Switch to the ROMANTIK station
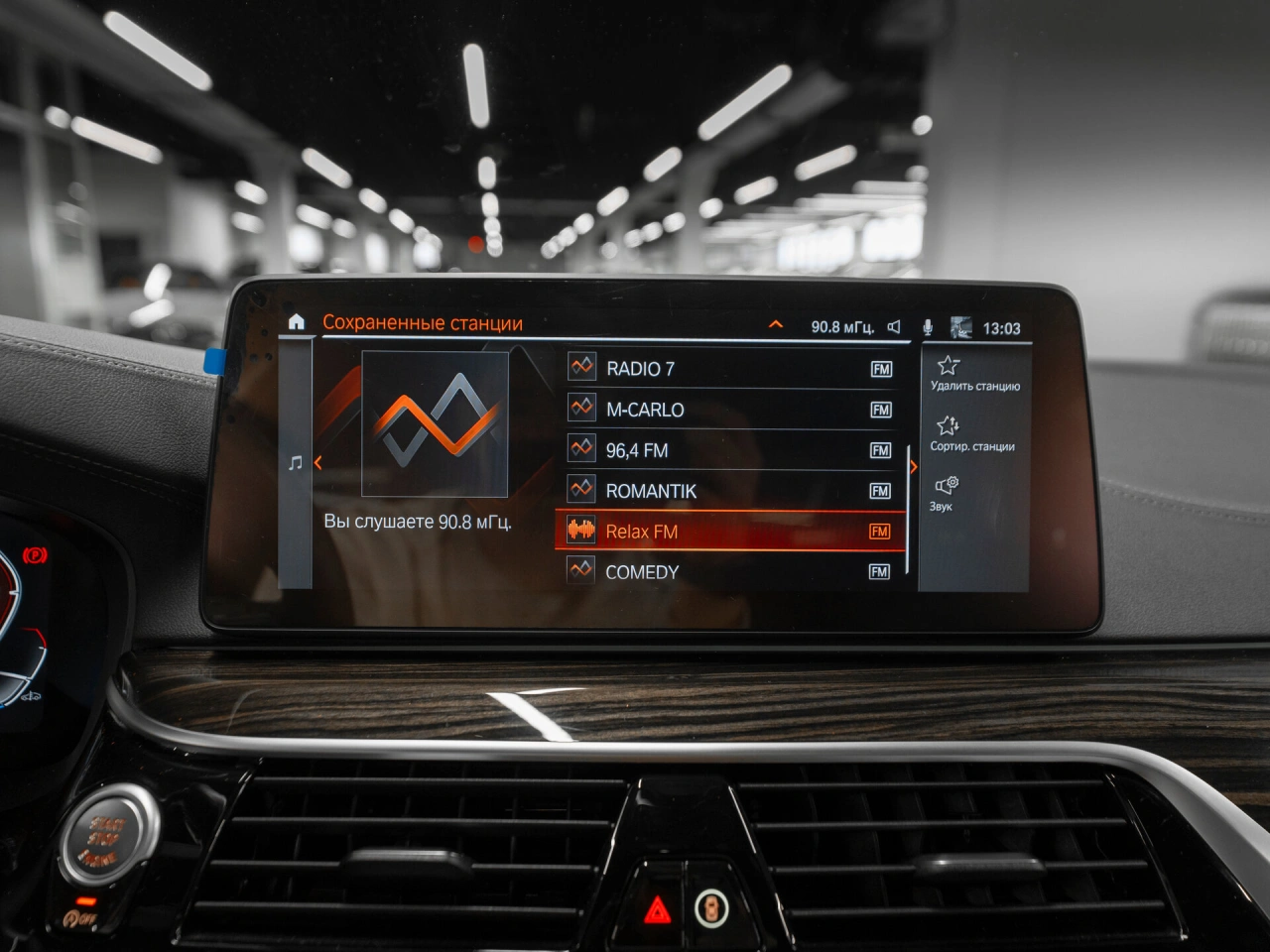Image resolution: width=1270 pixels, height=952 pixels. click(729, 491)
